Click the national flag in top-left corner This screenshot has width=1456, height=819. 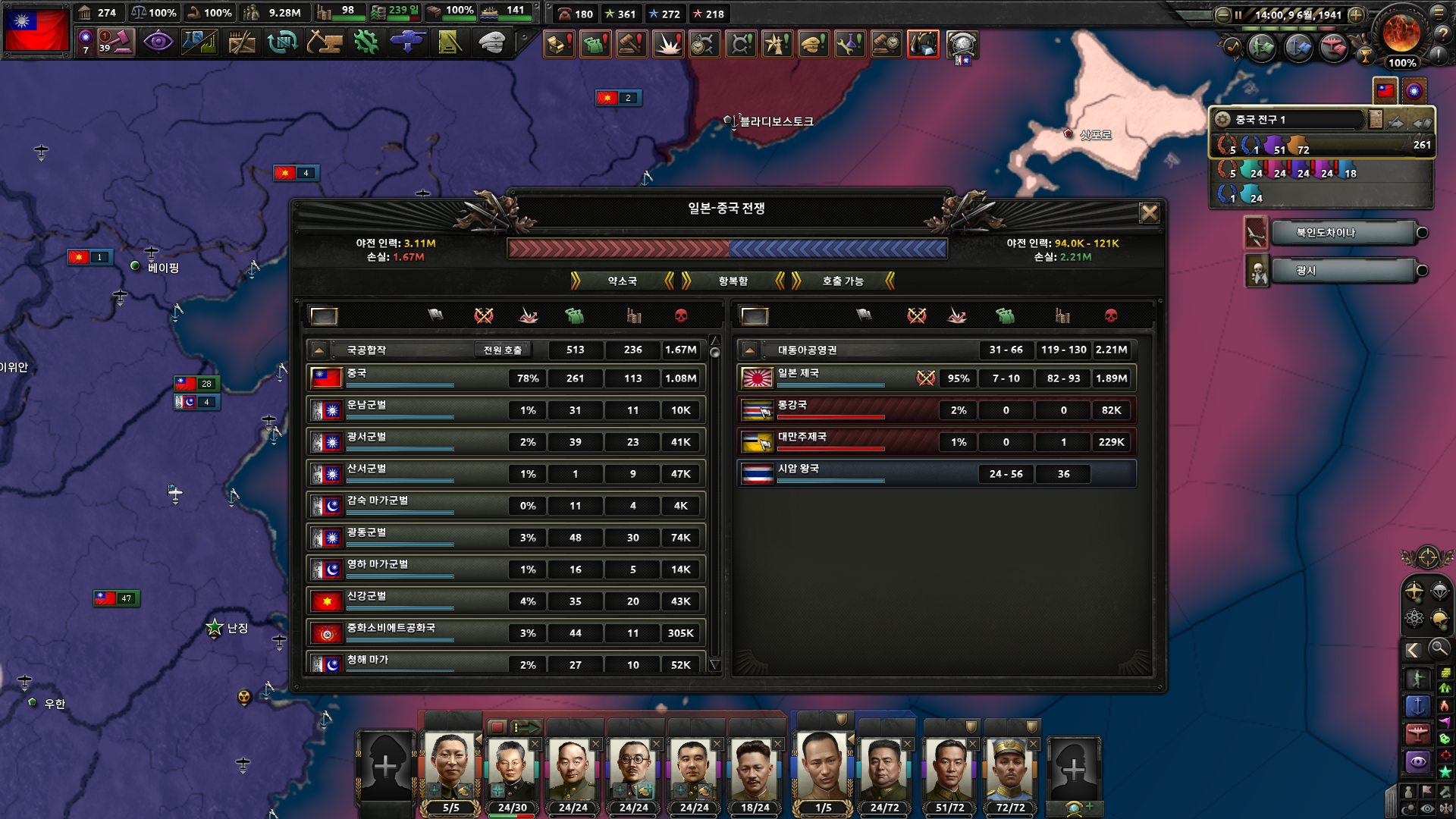[36, 30]
